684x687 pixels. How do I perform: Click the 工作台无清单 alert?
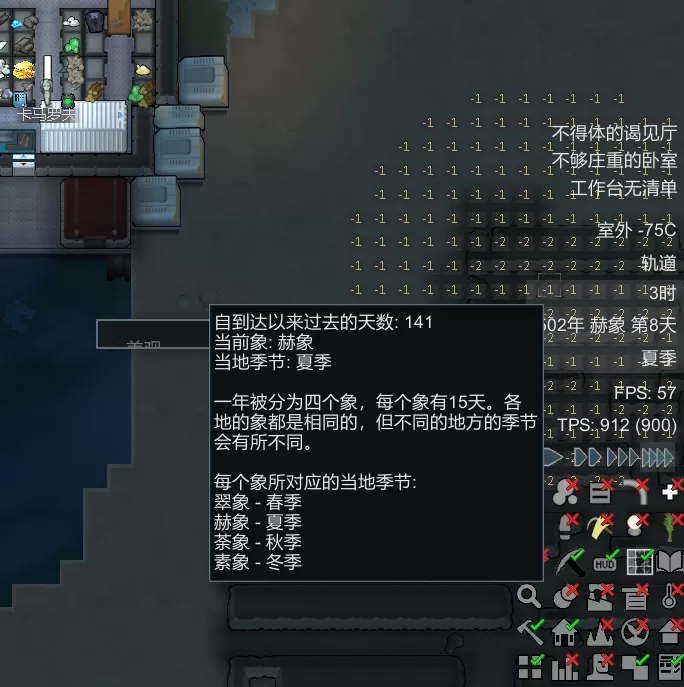(623, 188)
